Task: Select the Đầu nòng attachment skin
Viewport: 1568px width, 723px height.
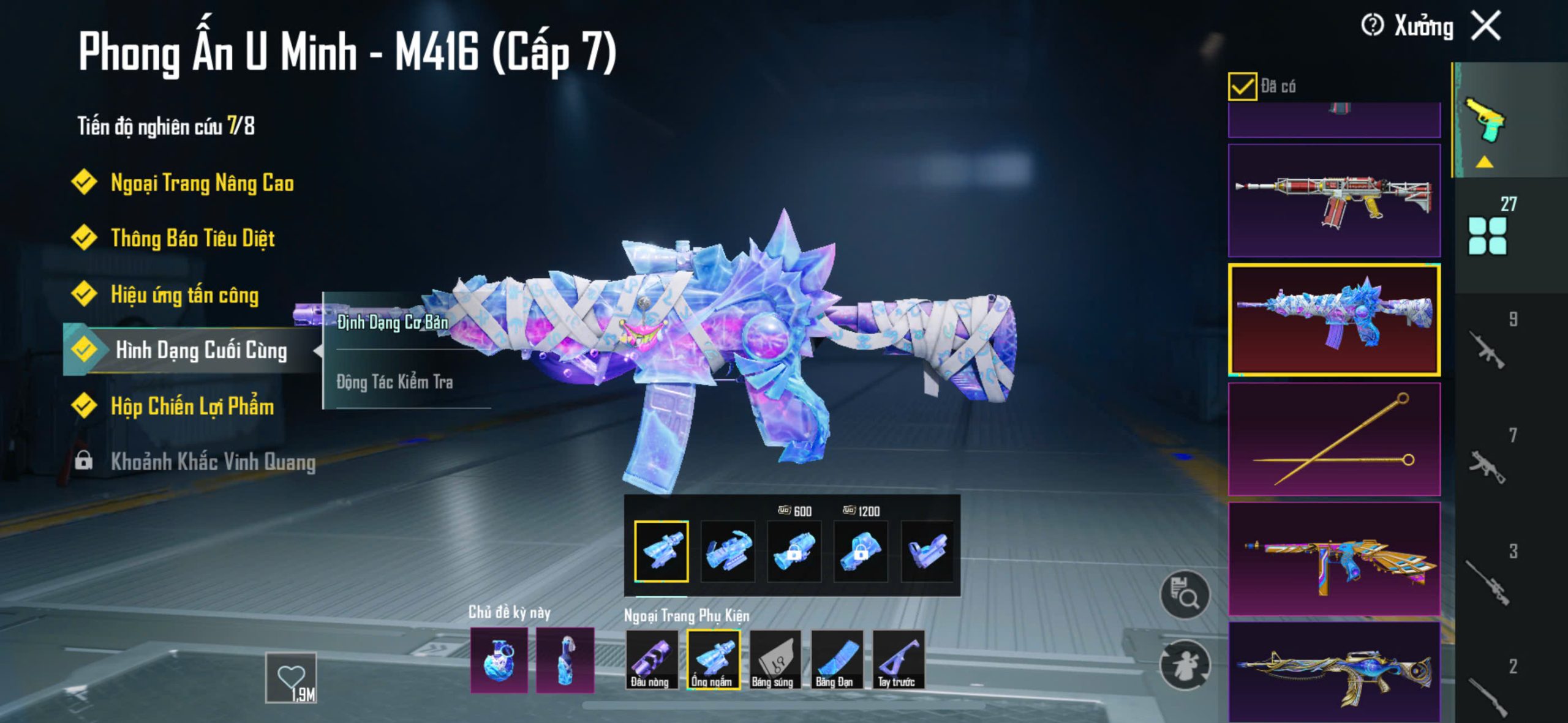Action: point(651,660)
